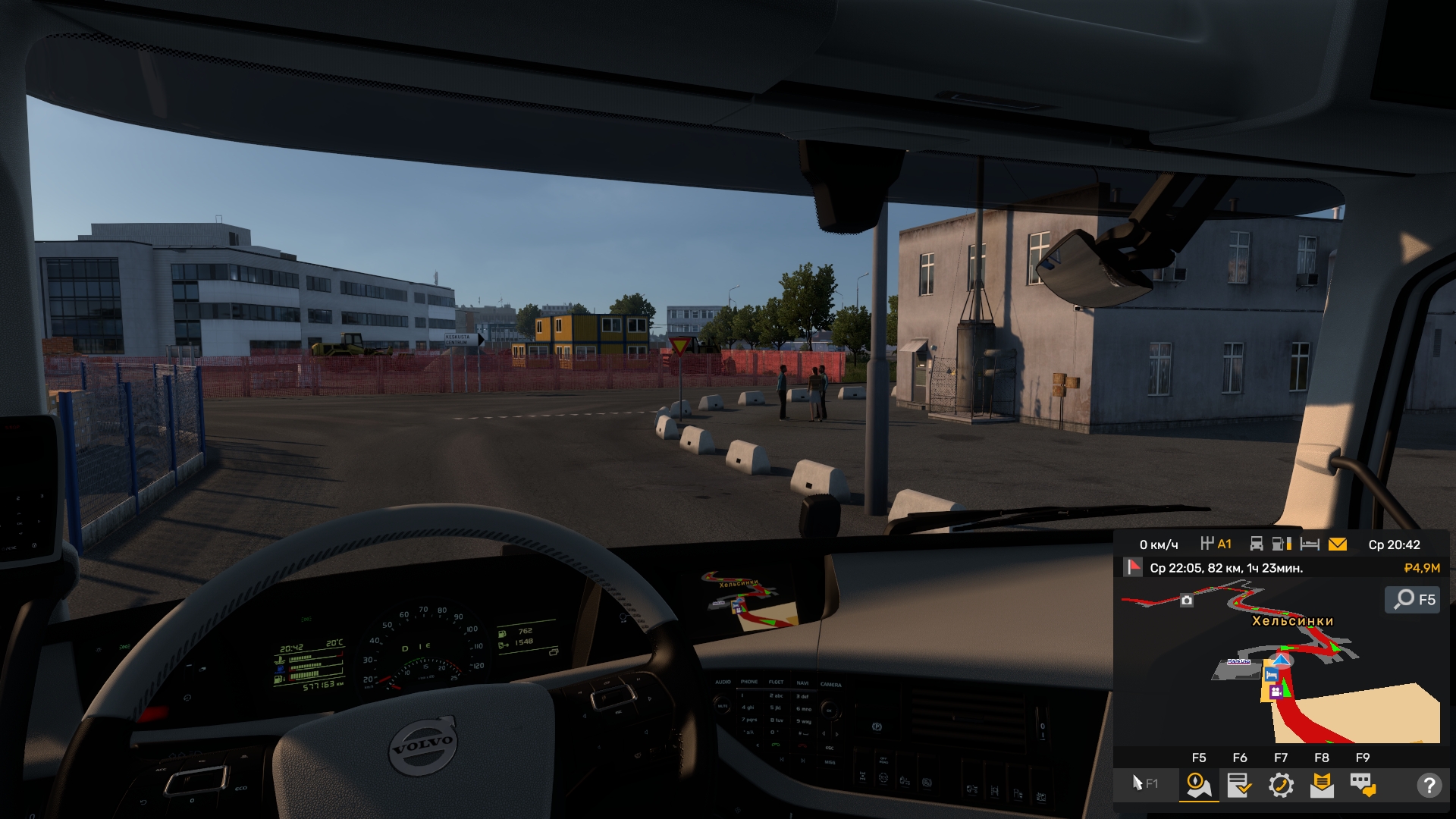Viewport: 1456px width, 819px height.
Task: Click the bed rest indicator icon
Action: (x=1310, y=544)
